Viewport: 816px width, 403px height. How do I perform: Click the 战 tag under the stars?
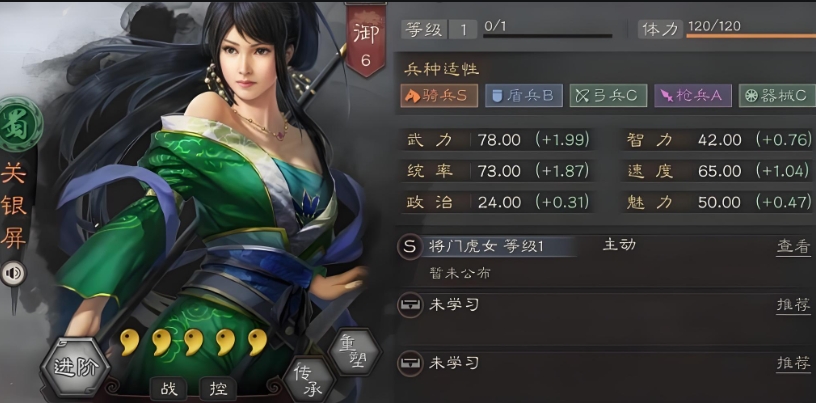pyautogui.click(x=167, y=388)
